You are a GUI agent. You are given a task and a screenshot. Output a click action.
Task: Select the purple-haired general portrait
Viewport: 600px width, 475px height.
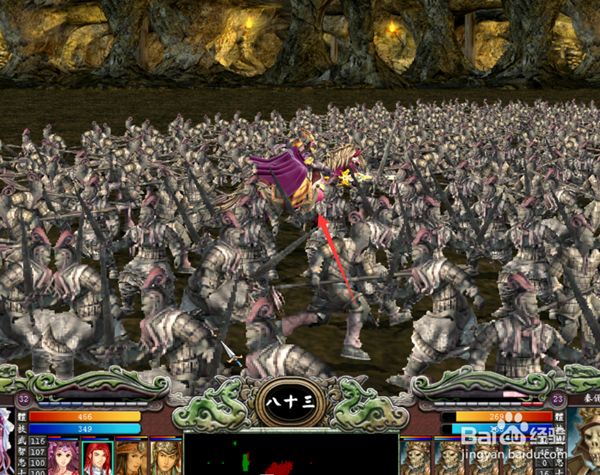tap(63, 456)
